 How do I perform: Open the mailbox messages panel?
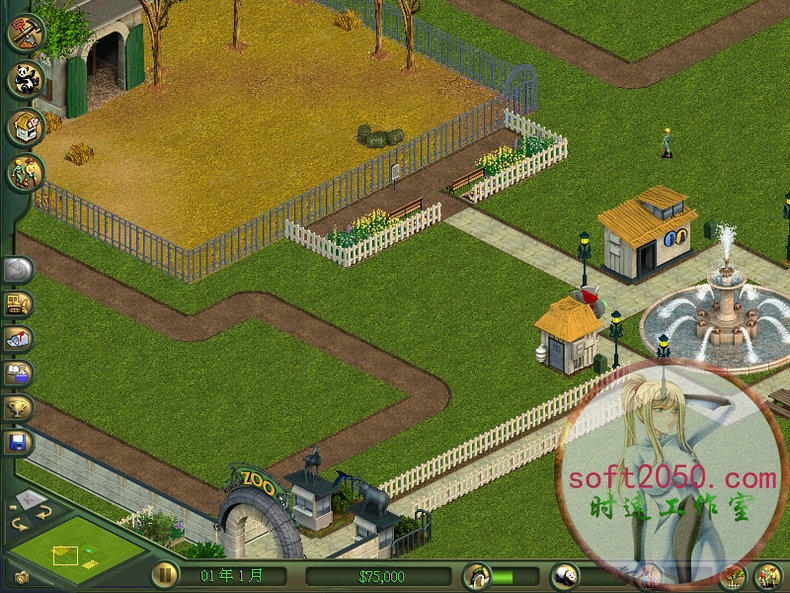(19, 339)
